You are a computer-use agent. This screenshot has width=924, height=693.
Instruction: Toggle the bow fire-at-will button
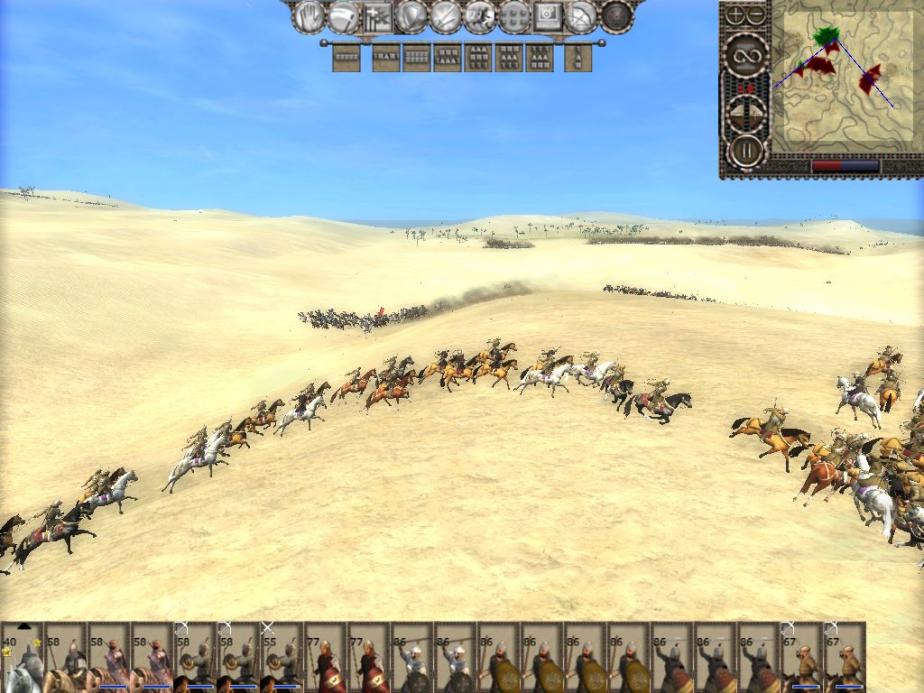coord(582,16)
